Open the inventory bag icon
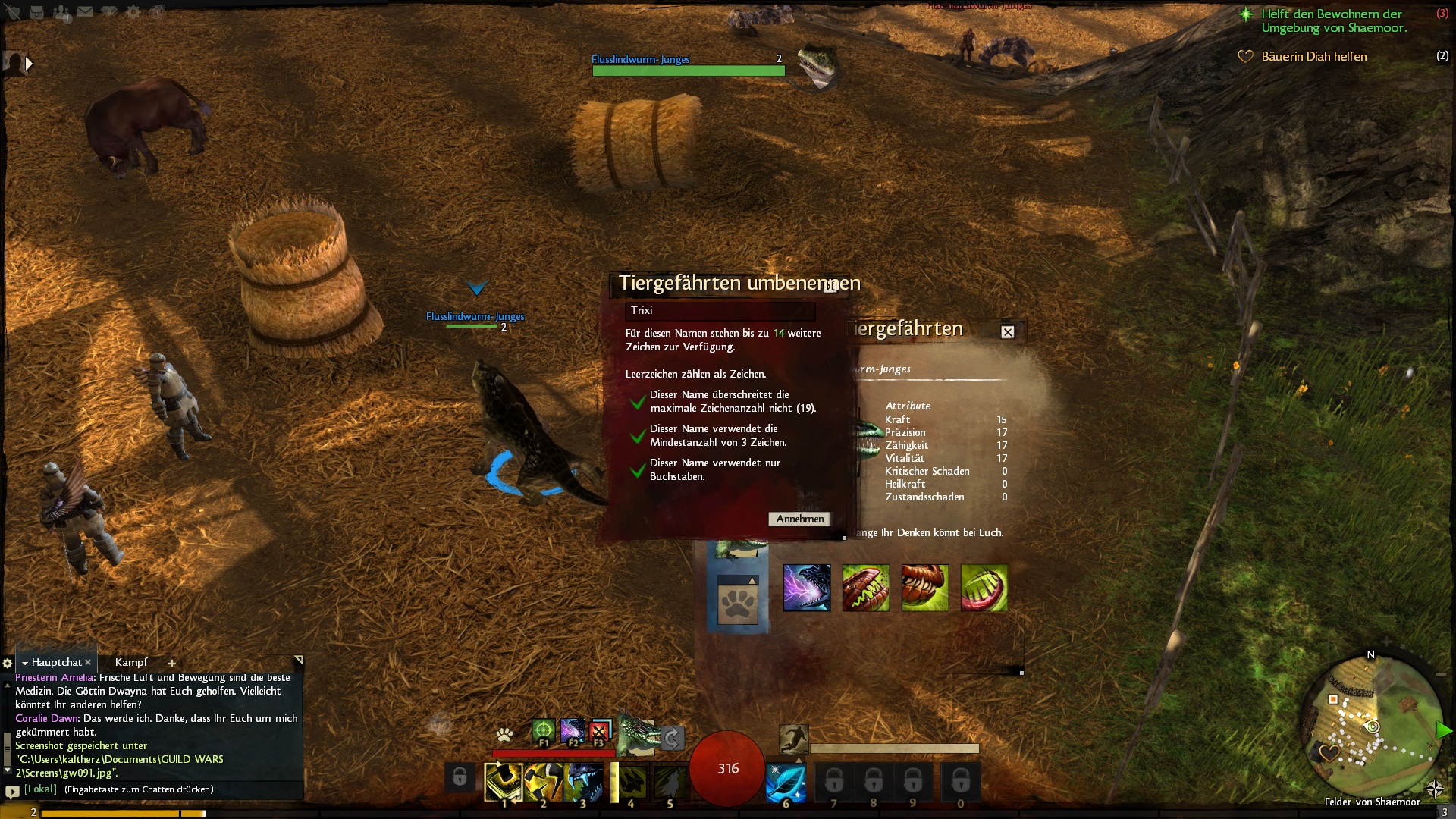 click(x=36, y=12)
